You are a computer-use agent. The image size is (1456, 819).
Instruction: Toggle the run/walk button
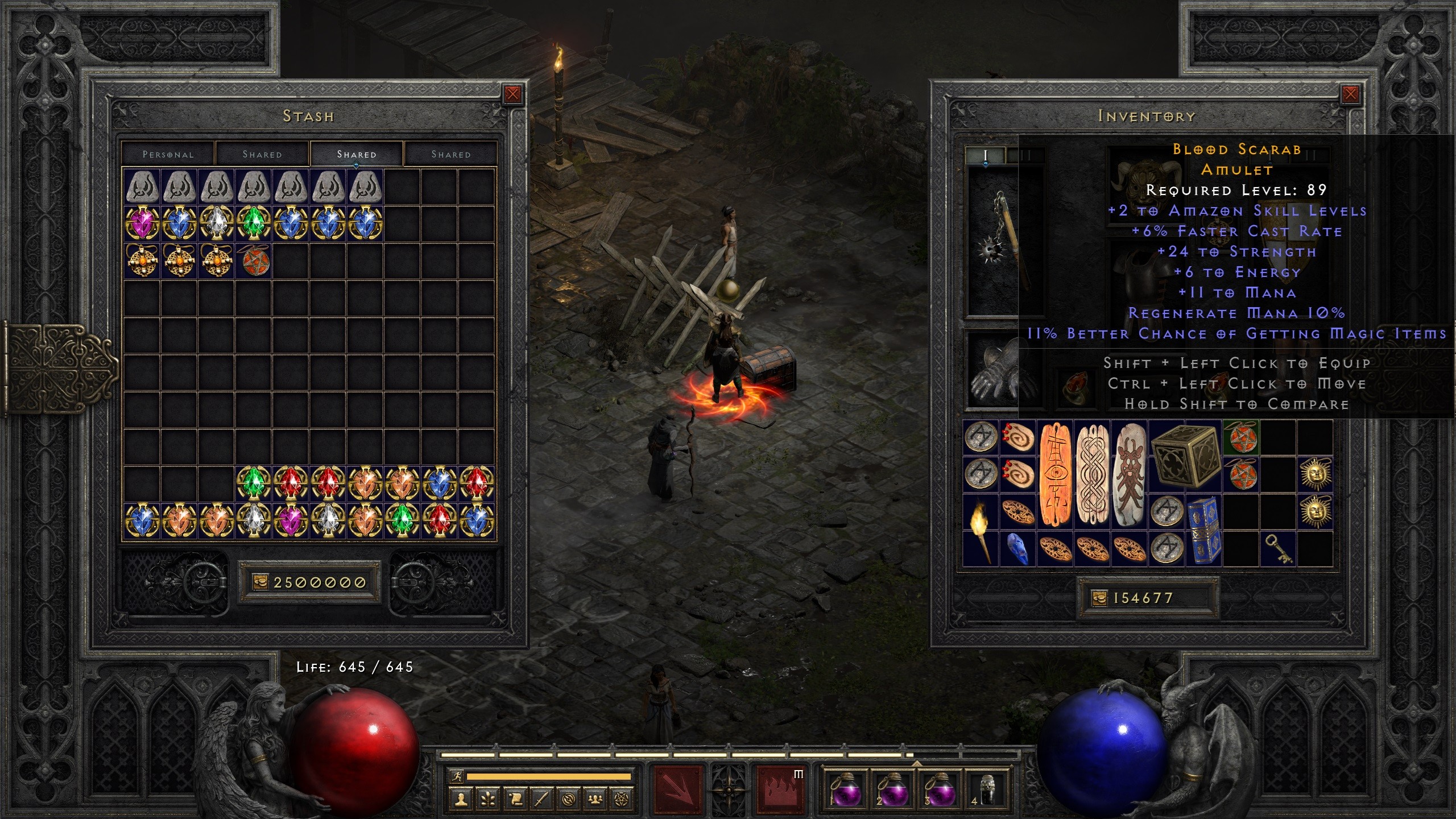[456, 776]
